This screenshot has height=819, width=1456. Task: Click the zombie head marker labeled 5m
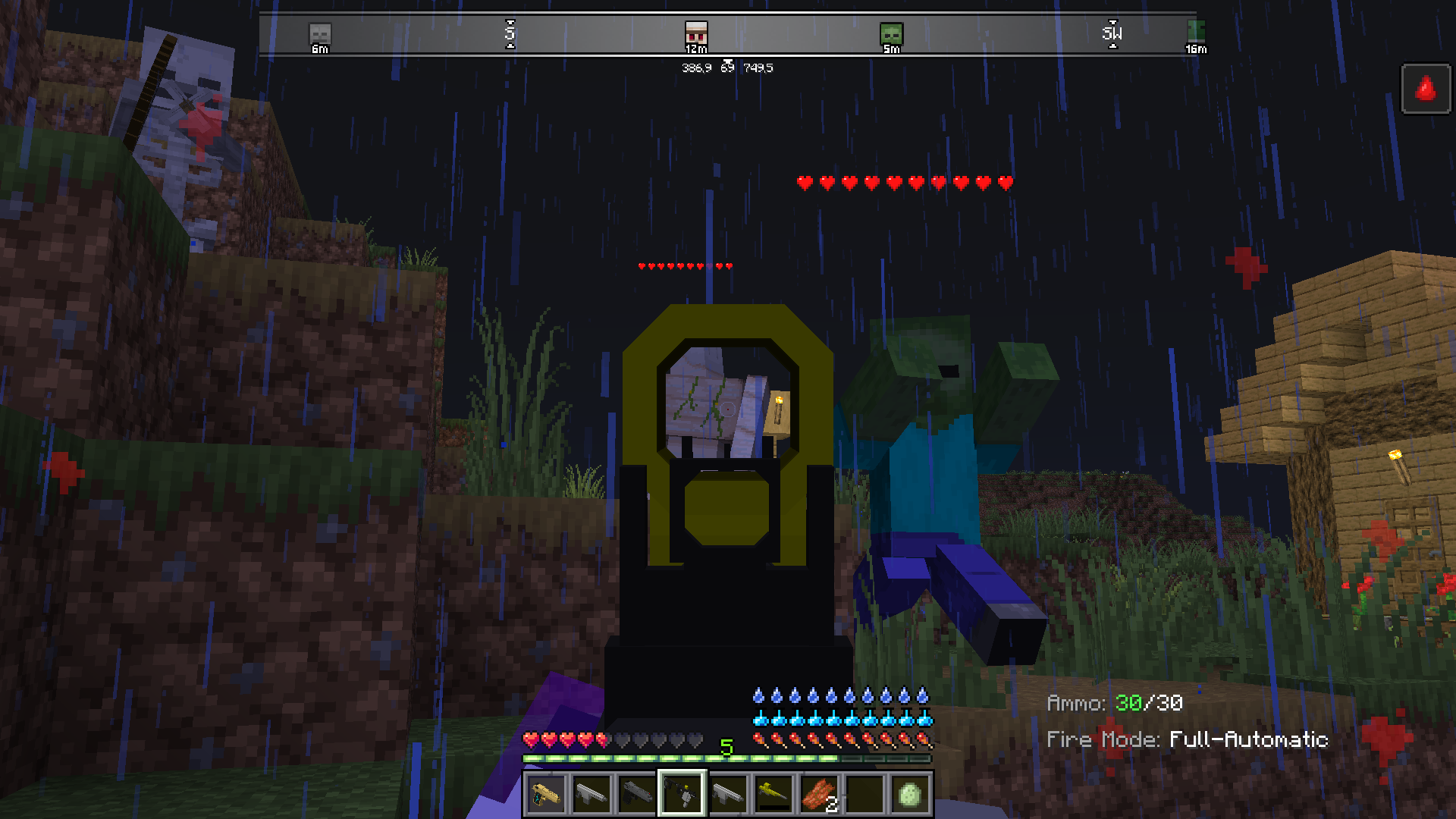890,33
